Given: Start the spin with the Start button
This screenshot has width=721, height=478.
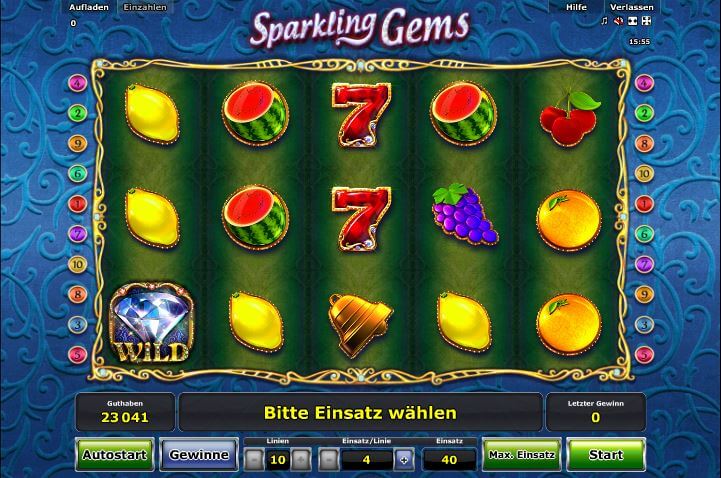Looking at the screenshot, I should (x=606, y=455).
